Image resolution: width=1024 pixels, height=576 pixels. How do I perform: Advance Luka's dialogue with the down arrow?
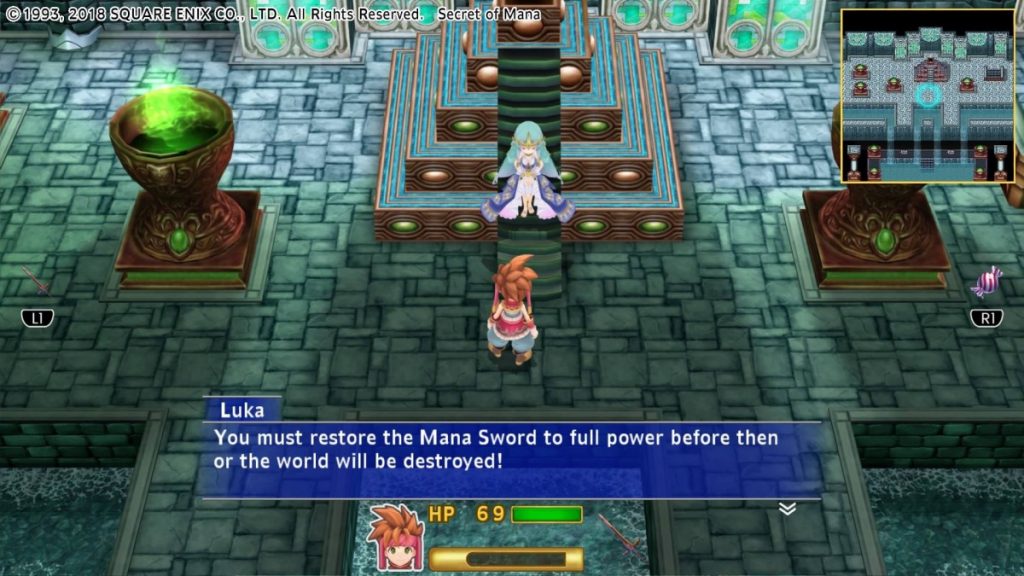(787, 508)
